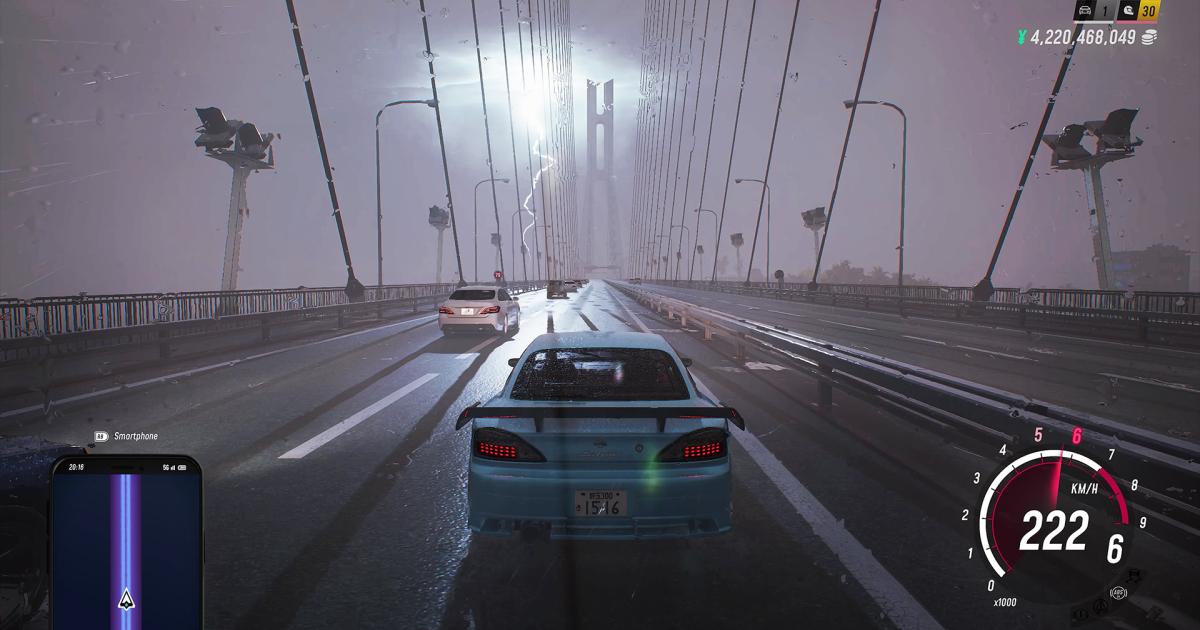Toggle the ABS indicator icon
1200x630 pixels.
point(1117,592)
